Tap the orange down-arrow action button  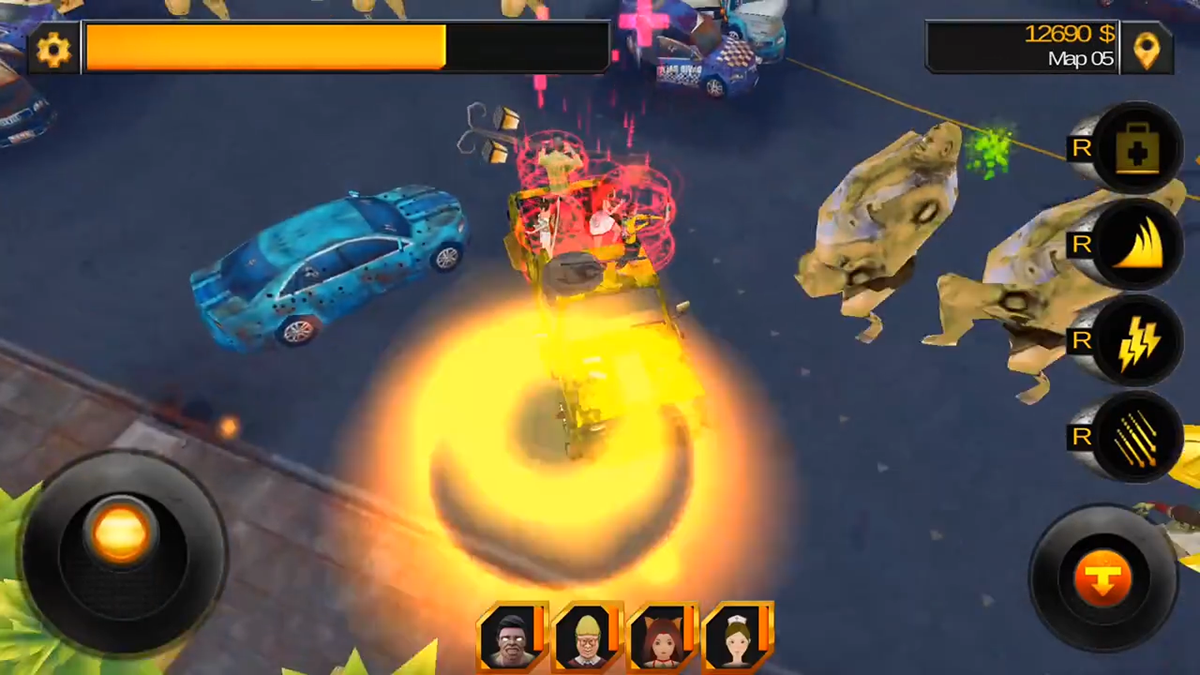pos(1103,578)
